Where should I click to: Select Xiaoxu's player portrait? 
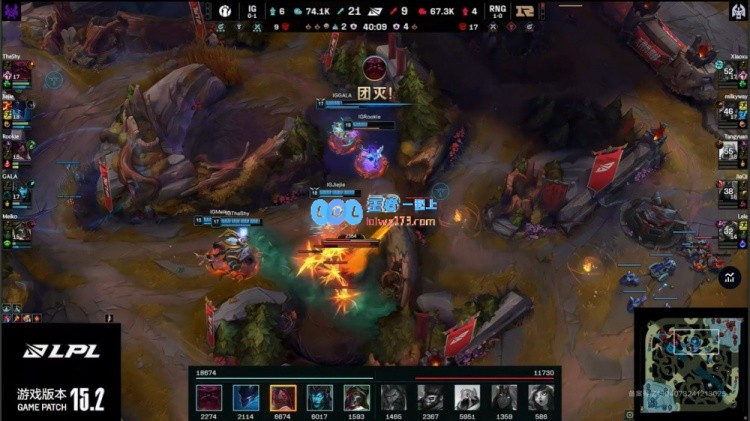click(728, 73)
